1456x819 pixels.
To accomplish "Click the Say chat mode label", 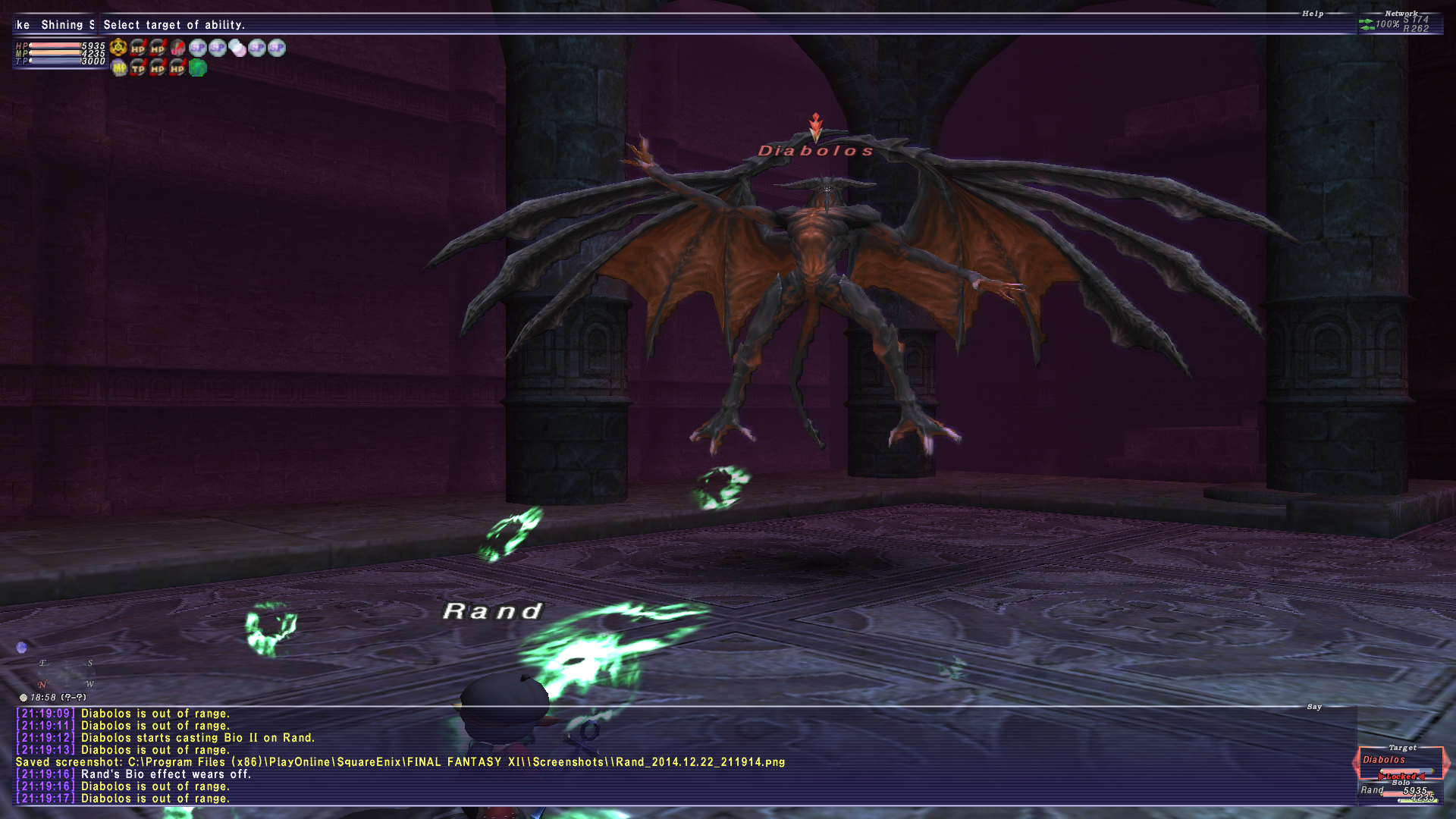I will point(1314,707).
